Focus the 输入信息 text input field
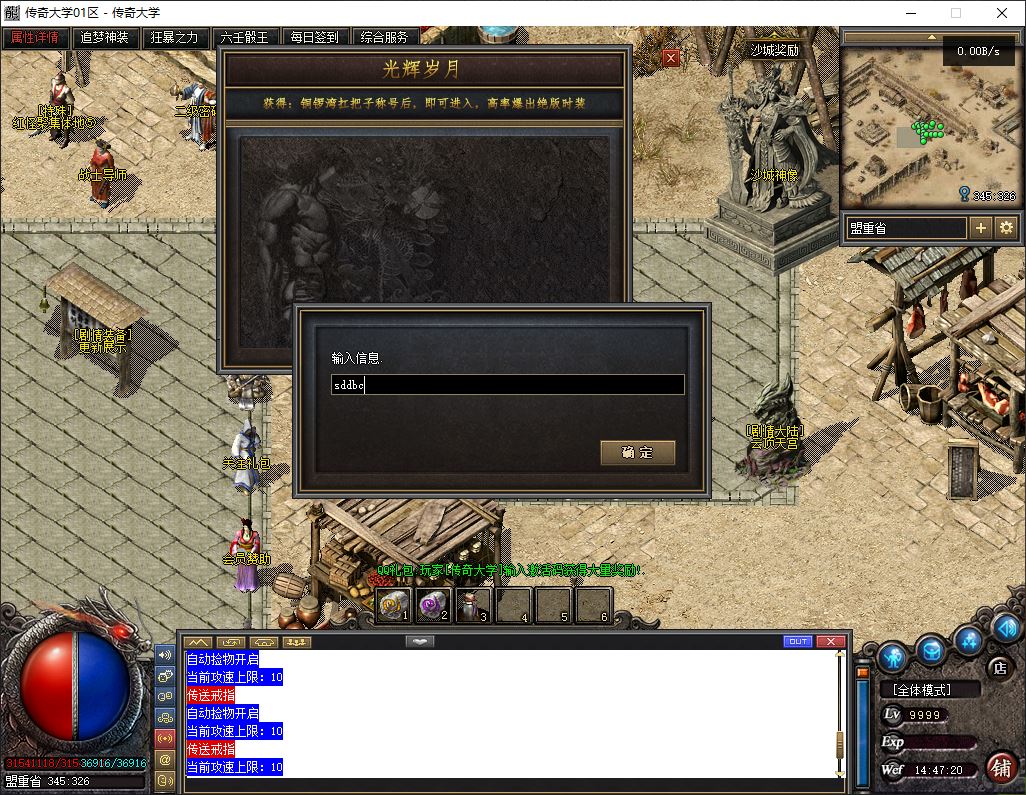1026x795 pixels. pos(508,385)
